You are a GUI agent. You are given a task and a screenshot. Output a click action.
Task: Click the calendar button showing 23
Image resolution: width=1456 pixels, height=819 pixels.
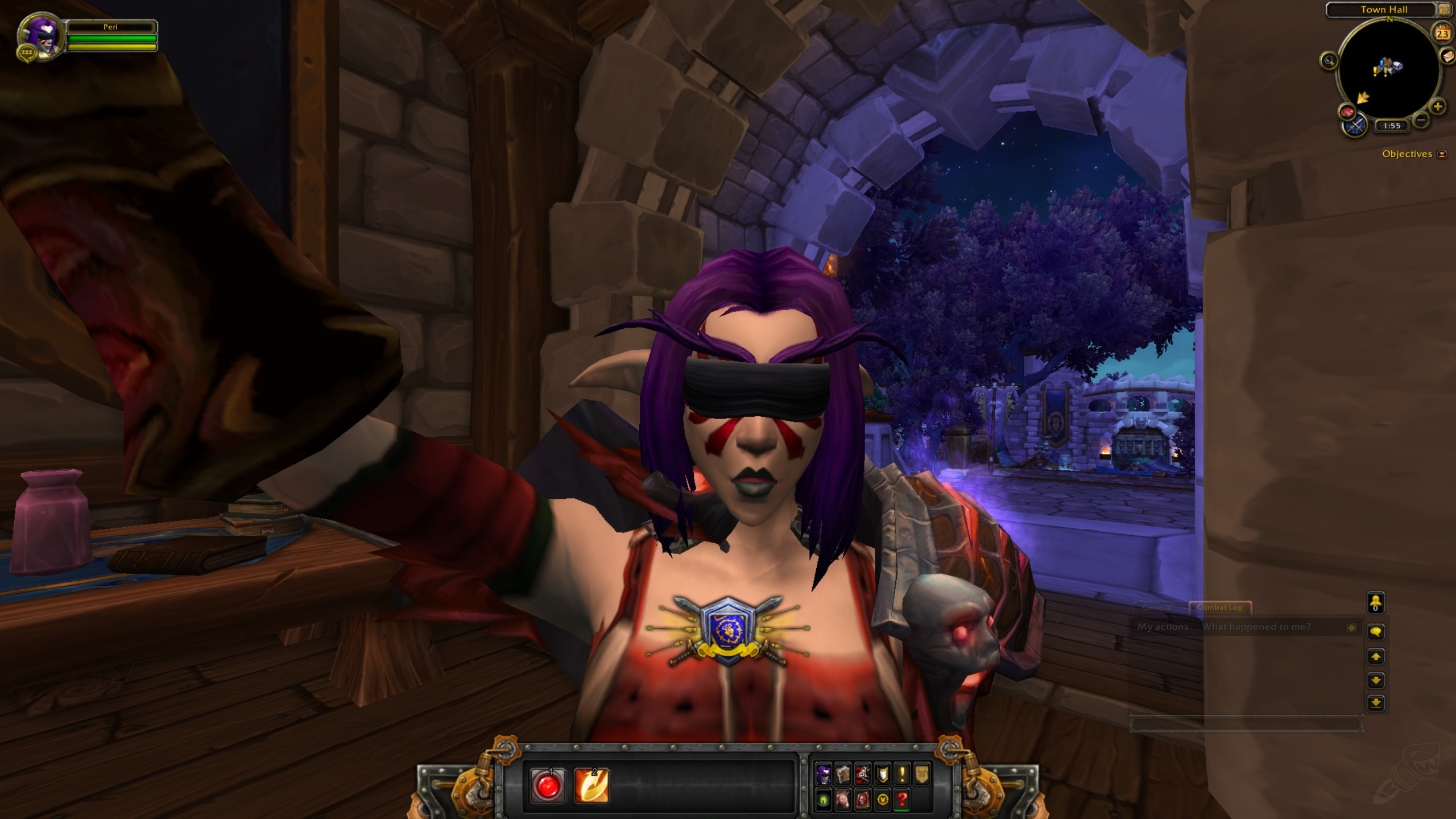[1442, 34]
